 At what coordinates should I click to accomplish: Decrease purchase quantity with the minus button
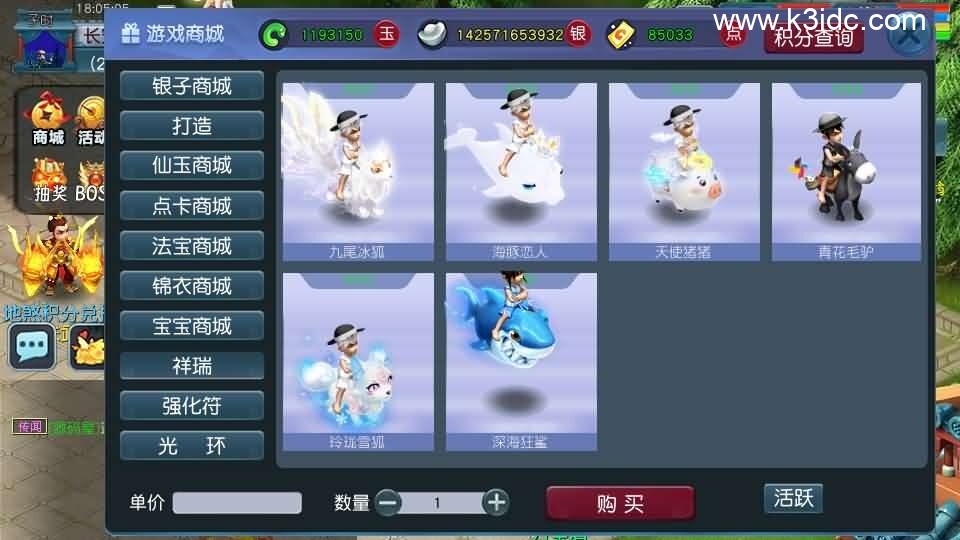click(x=388, y=502)
